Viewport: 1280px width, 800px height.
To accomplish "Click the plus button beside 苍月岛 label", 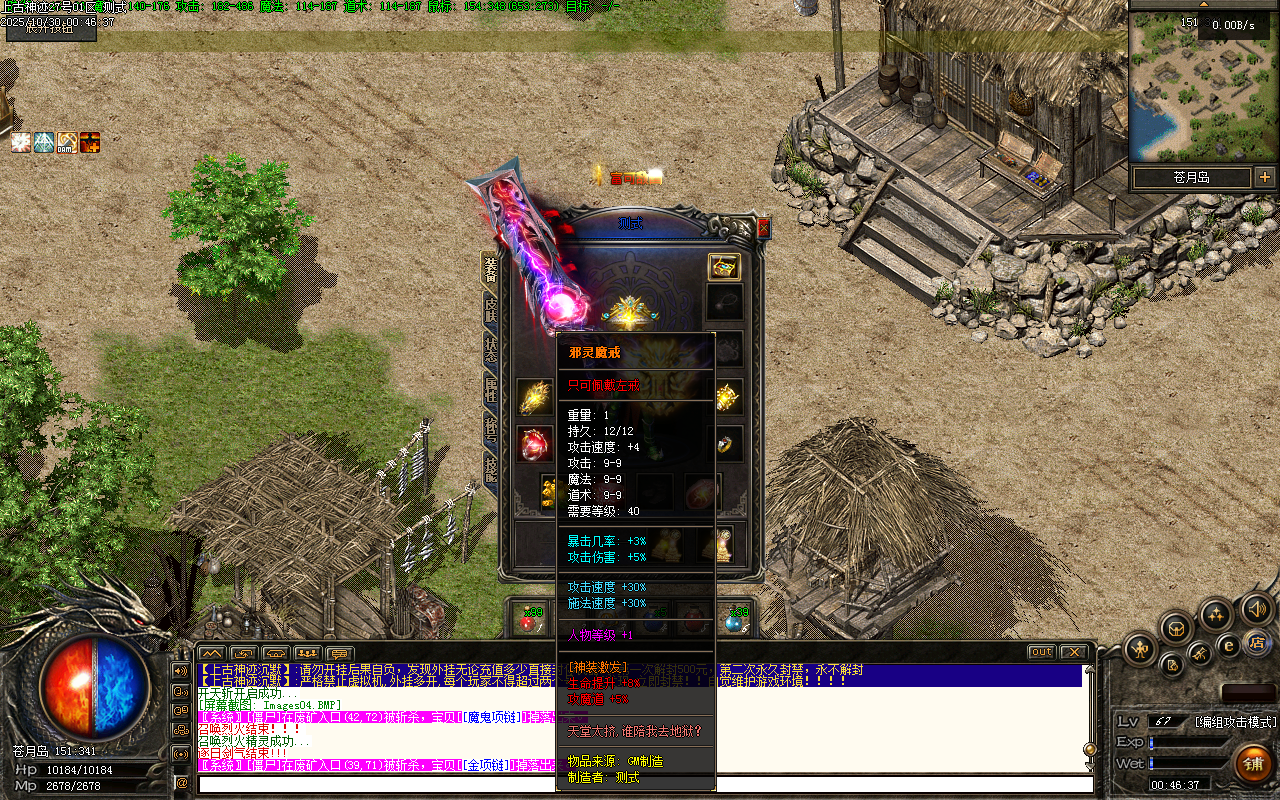I will (x=1265, y=177).
